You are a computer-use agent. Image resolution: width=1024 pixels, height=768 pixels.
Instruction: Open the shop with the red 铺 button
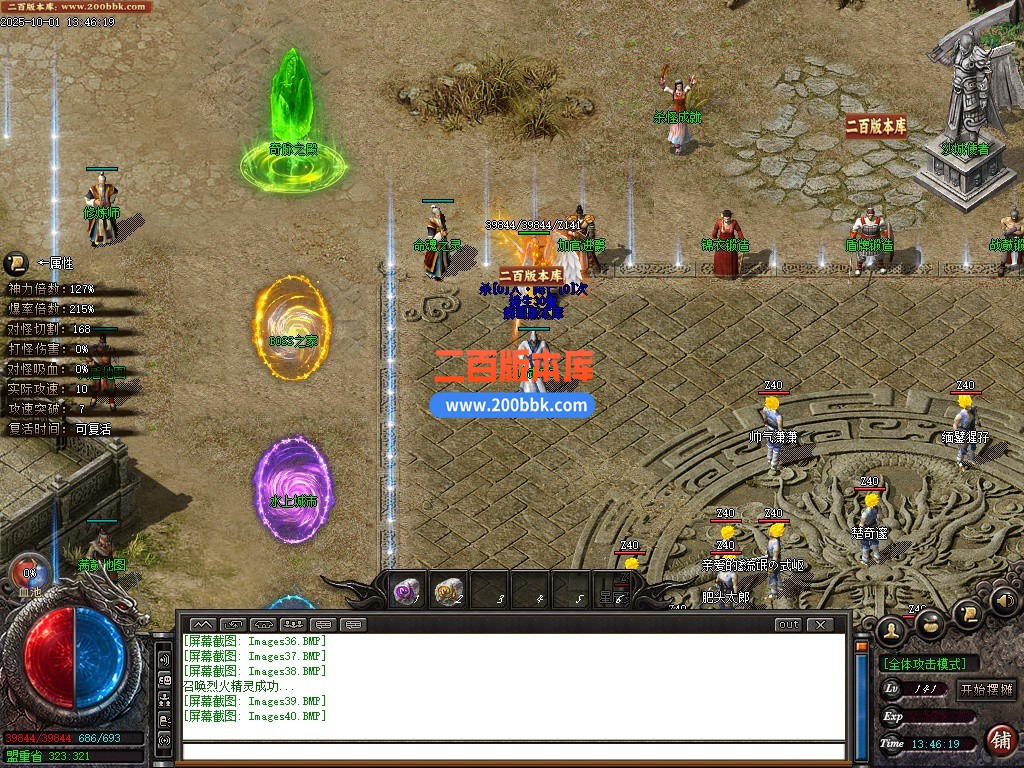pos(999,741)
